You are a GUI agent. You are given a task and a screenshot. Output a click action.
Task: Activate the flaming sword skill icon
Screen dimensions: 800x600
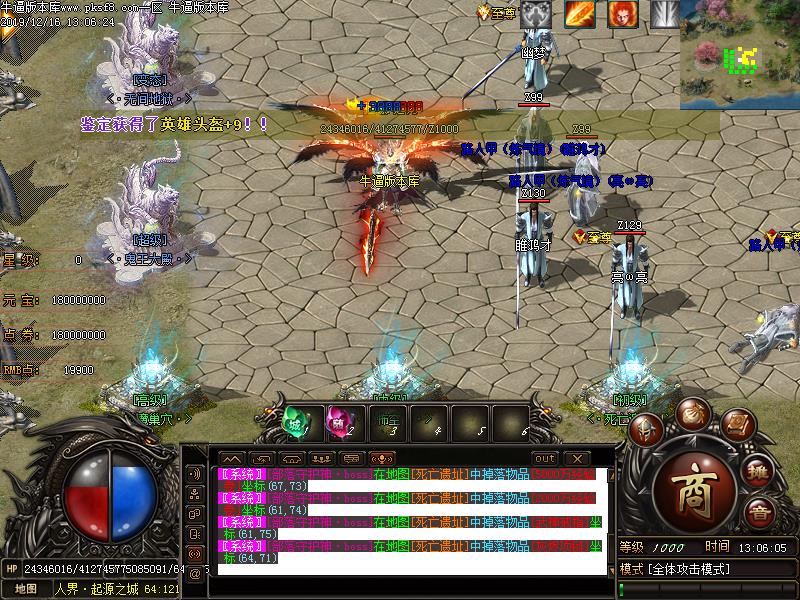tap(579, 14)
